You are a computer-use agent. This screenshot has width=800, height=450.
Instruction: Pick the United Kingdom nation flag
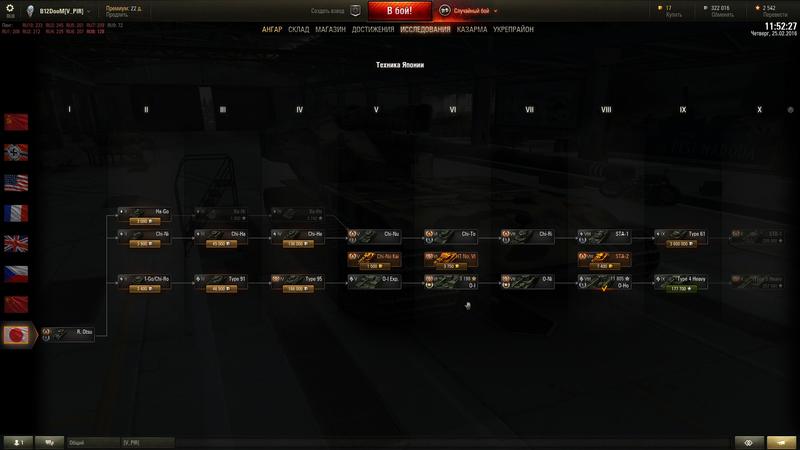pyautogui.click(x=16, y=244)
